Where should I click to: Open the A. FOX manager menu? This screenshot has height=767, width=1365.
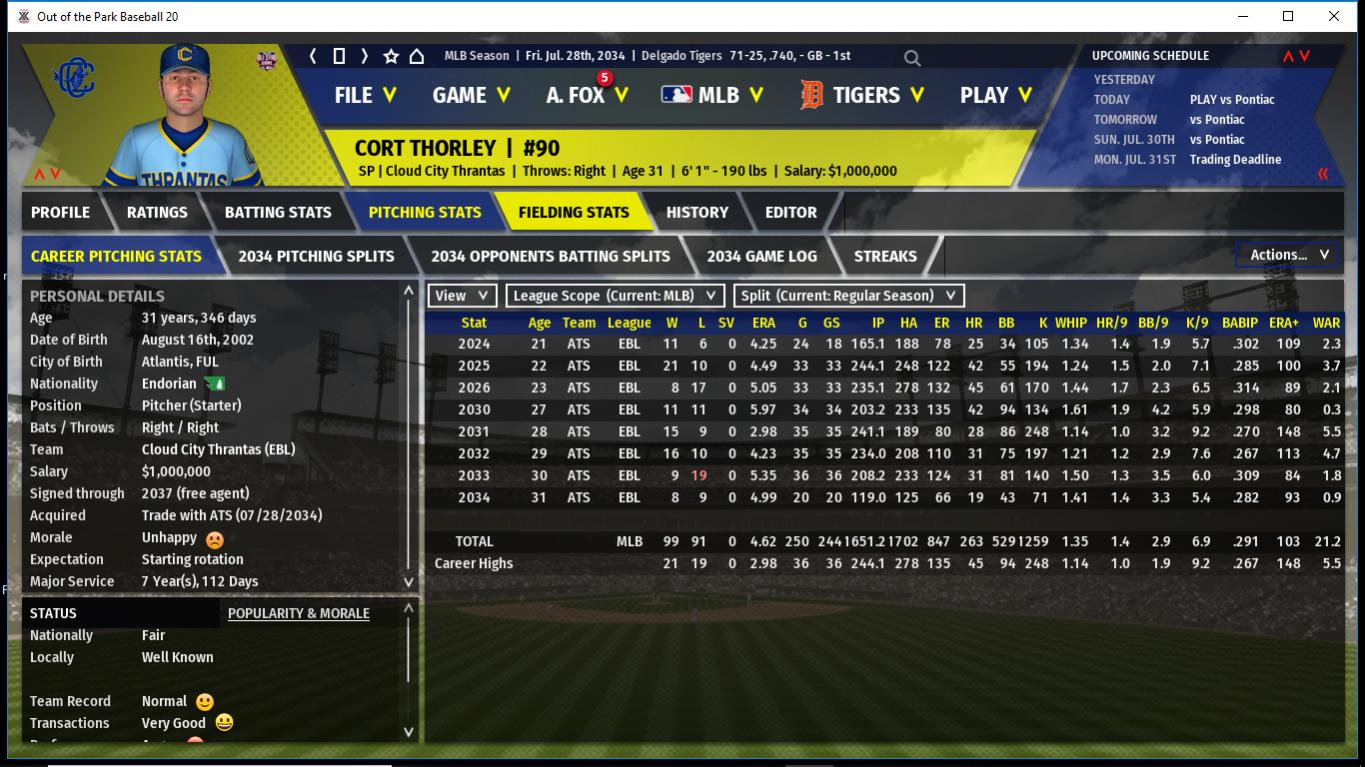point(587,95)
